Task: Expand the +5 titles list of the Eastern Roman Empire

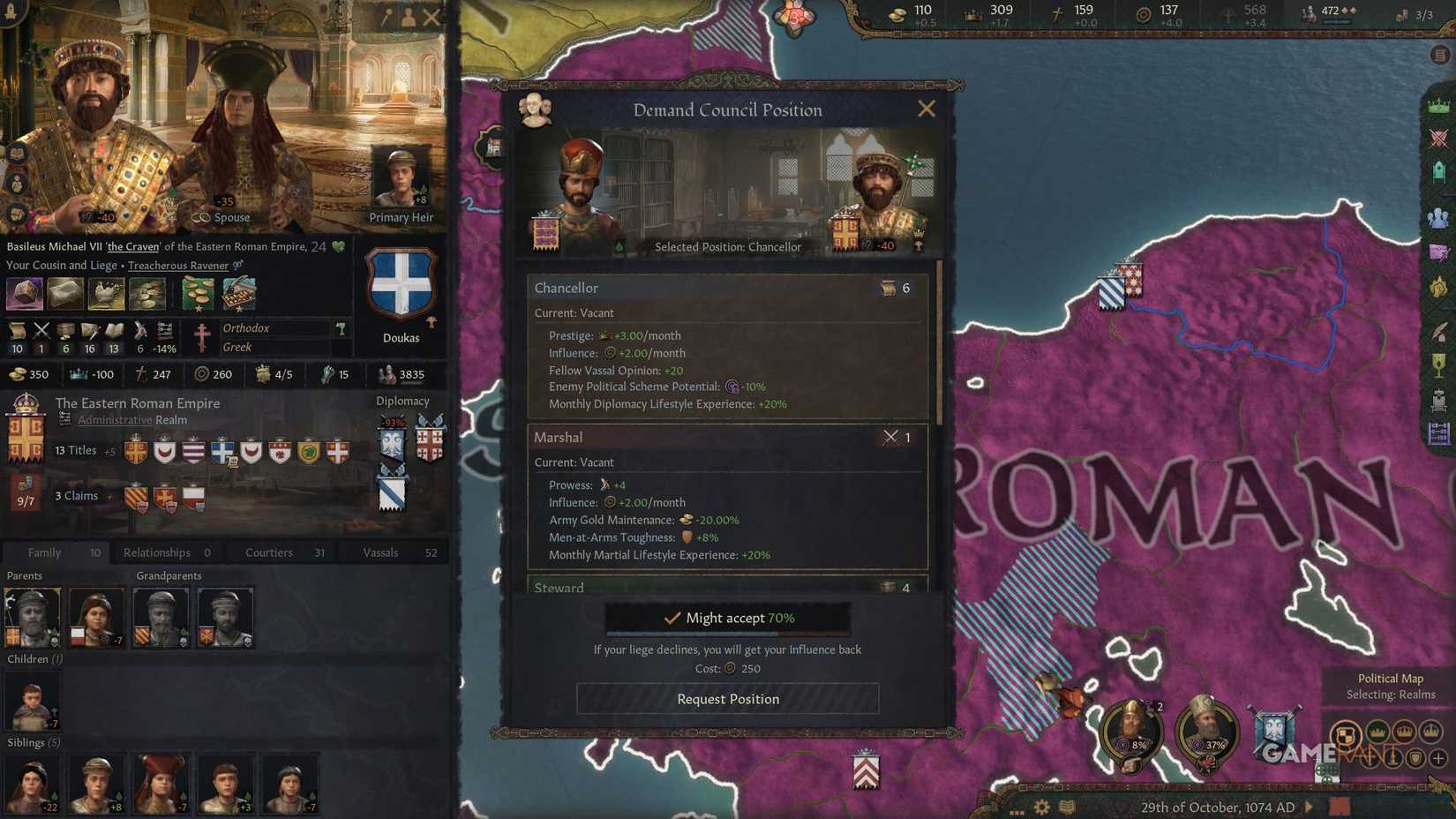Action: [x=109, y=451]
